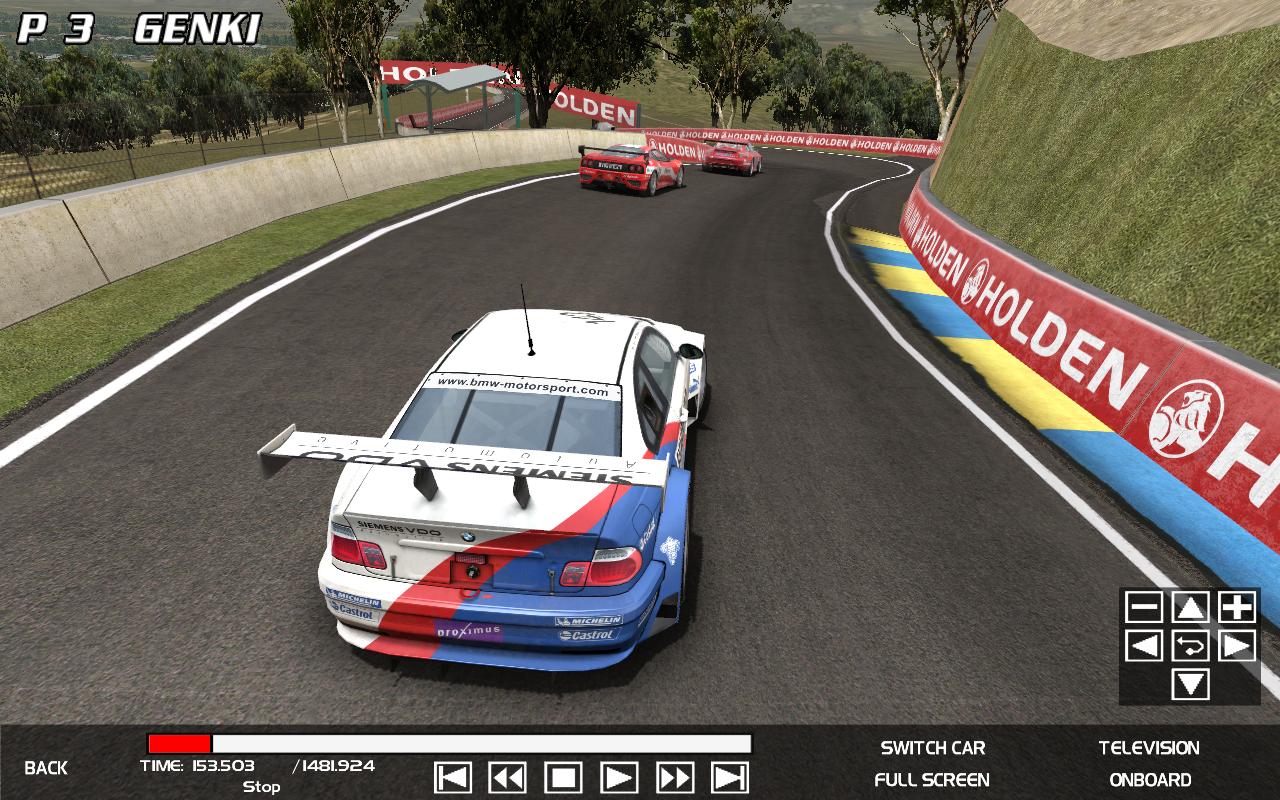
Task: Go back using the BACK button
Action: point(46,768)
